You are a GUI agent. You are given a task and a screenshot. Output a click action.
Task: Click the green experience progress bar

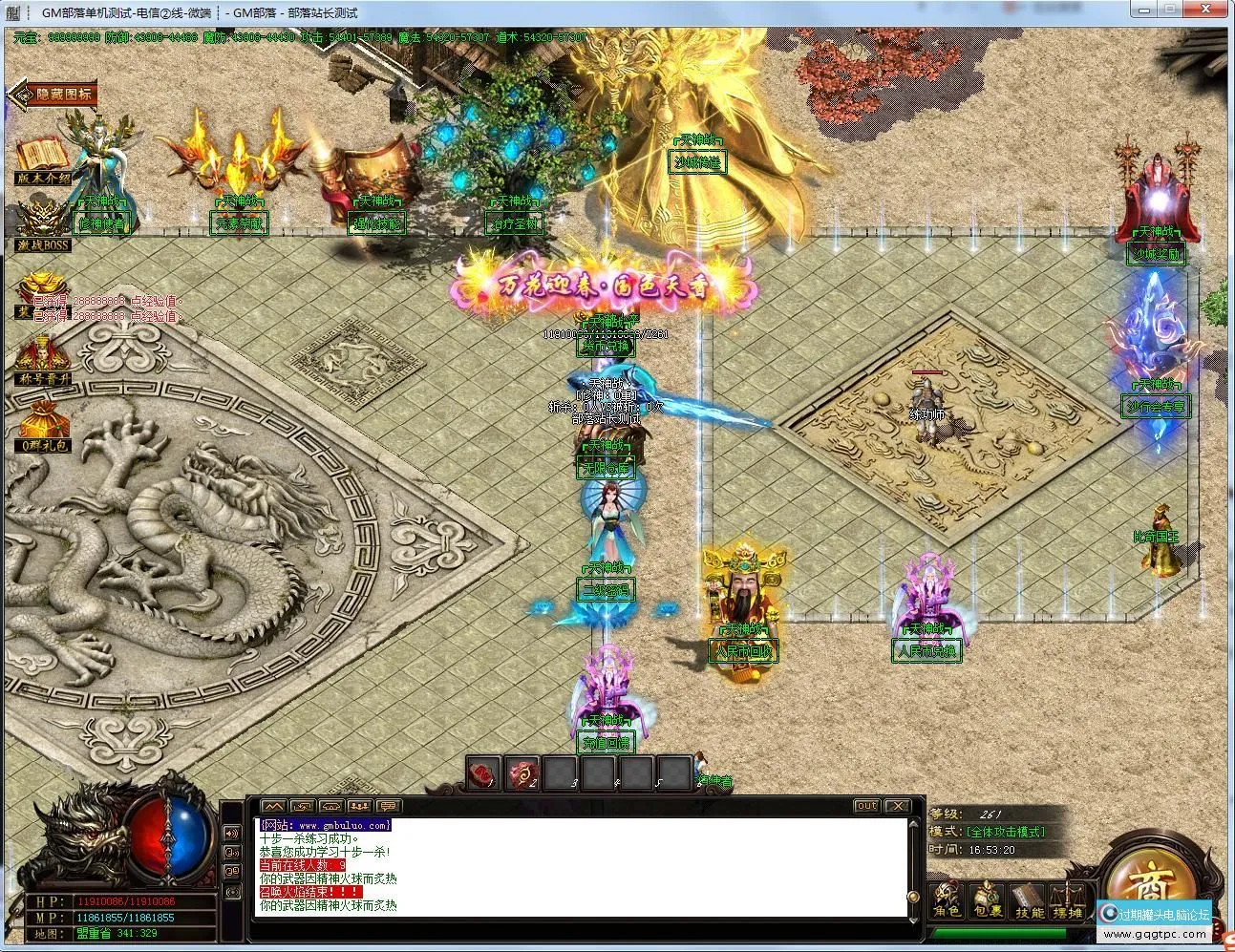click(x=998, y=933)
